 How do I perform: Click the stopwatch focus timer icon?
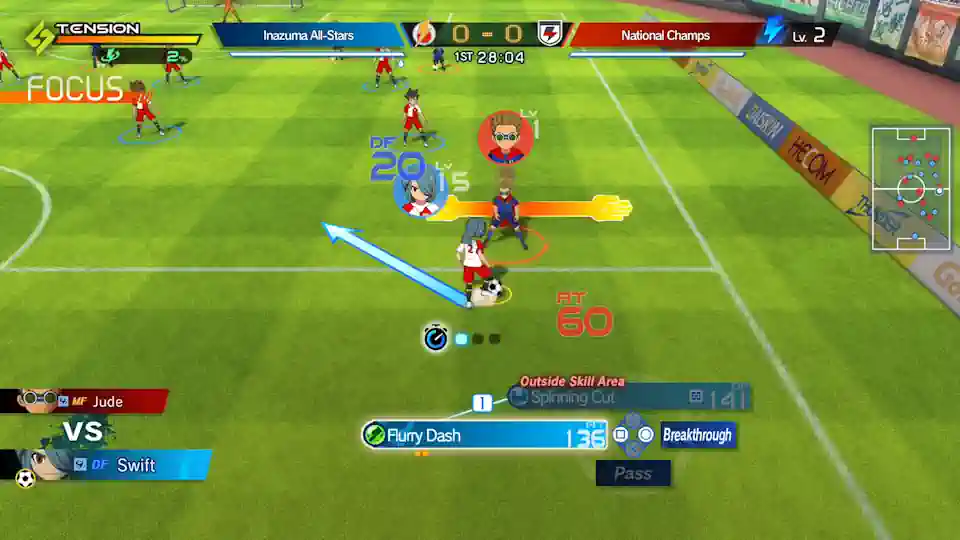click(435, 338)
